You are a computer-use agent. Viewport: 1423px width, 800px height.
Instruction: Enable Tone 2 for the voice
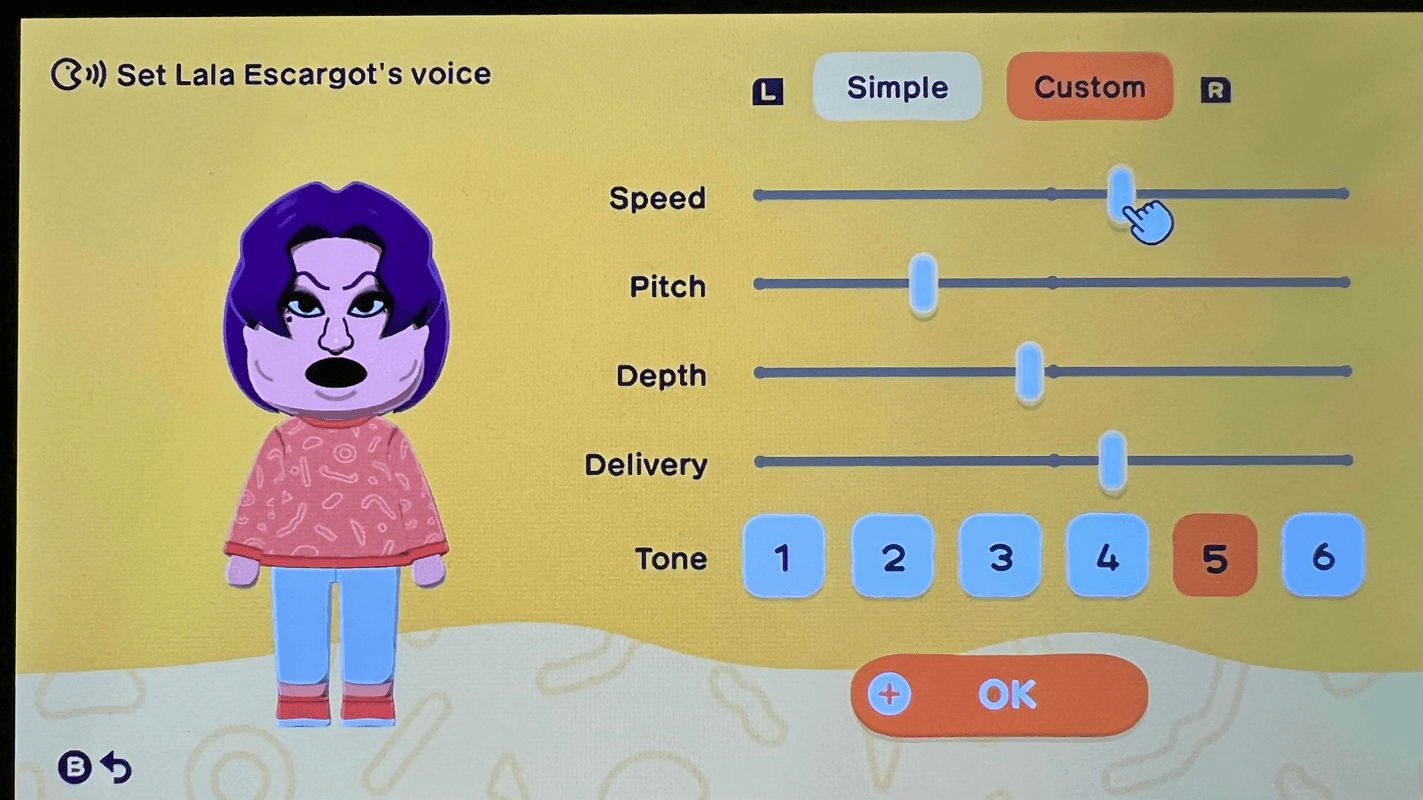pos(892,558)
